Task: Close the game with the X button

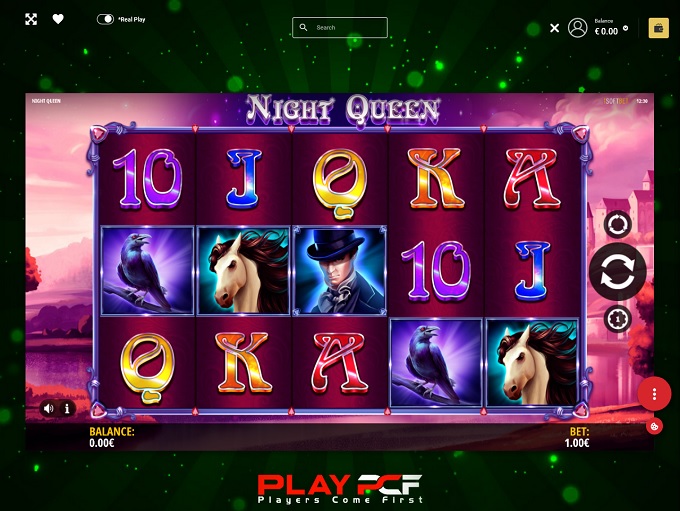Action: click(x=555, y=28)
